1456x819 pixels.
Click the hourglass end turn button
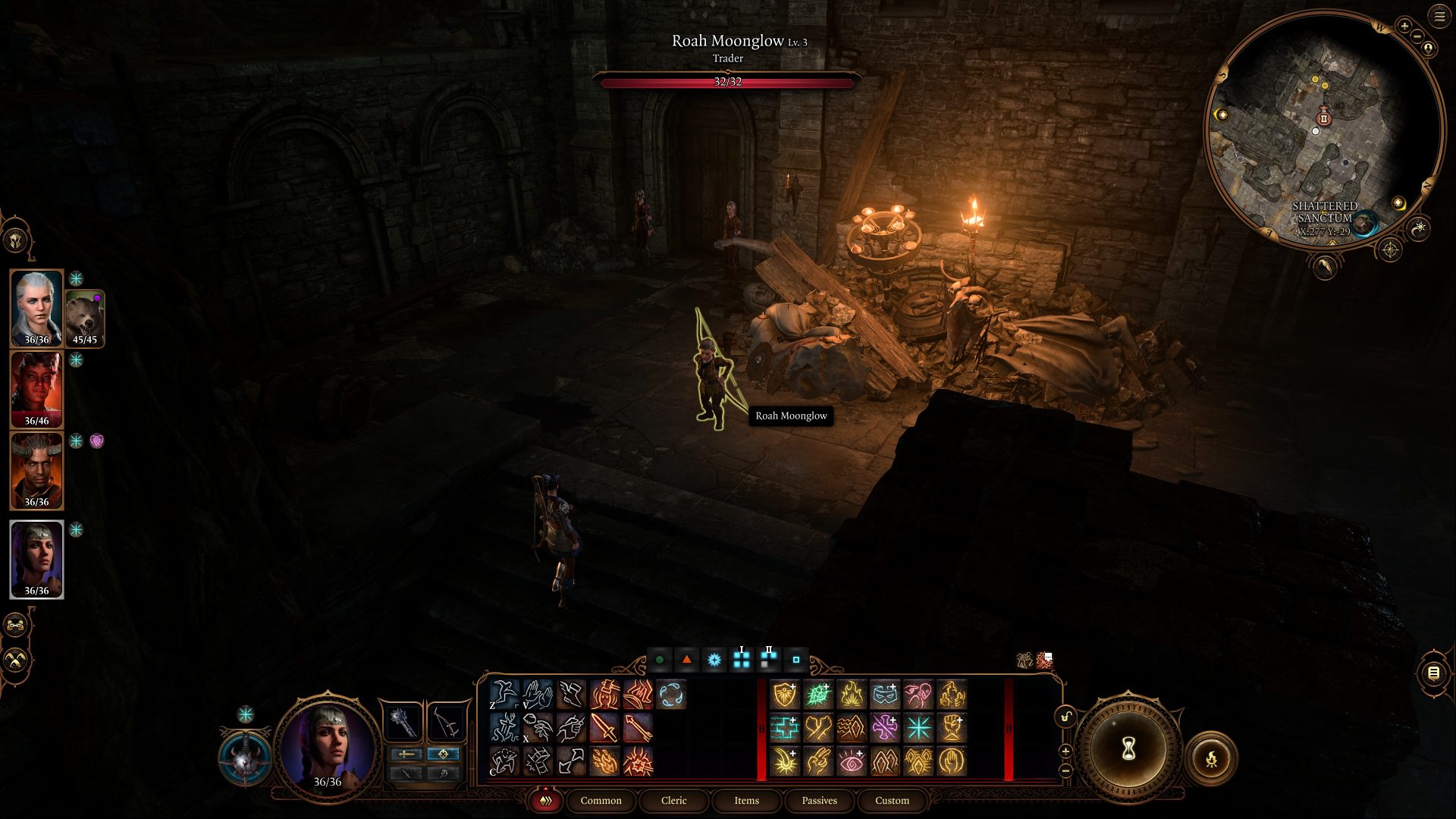1128,749
